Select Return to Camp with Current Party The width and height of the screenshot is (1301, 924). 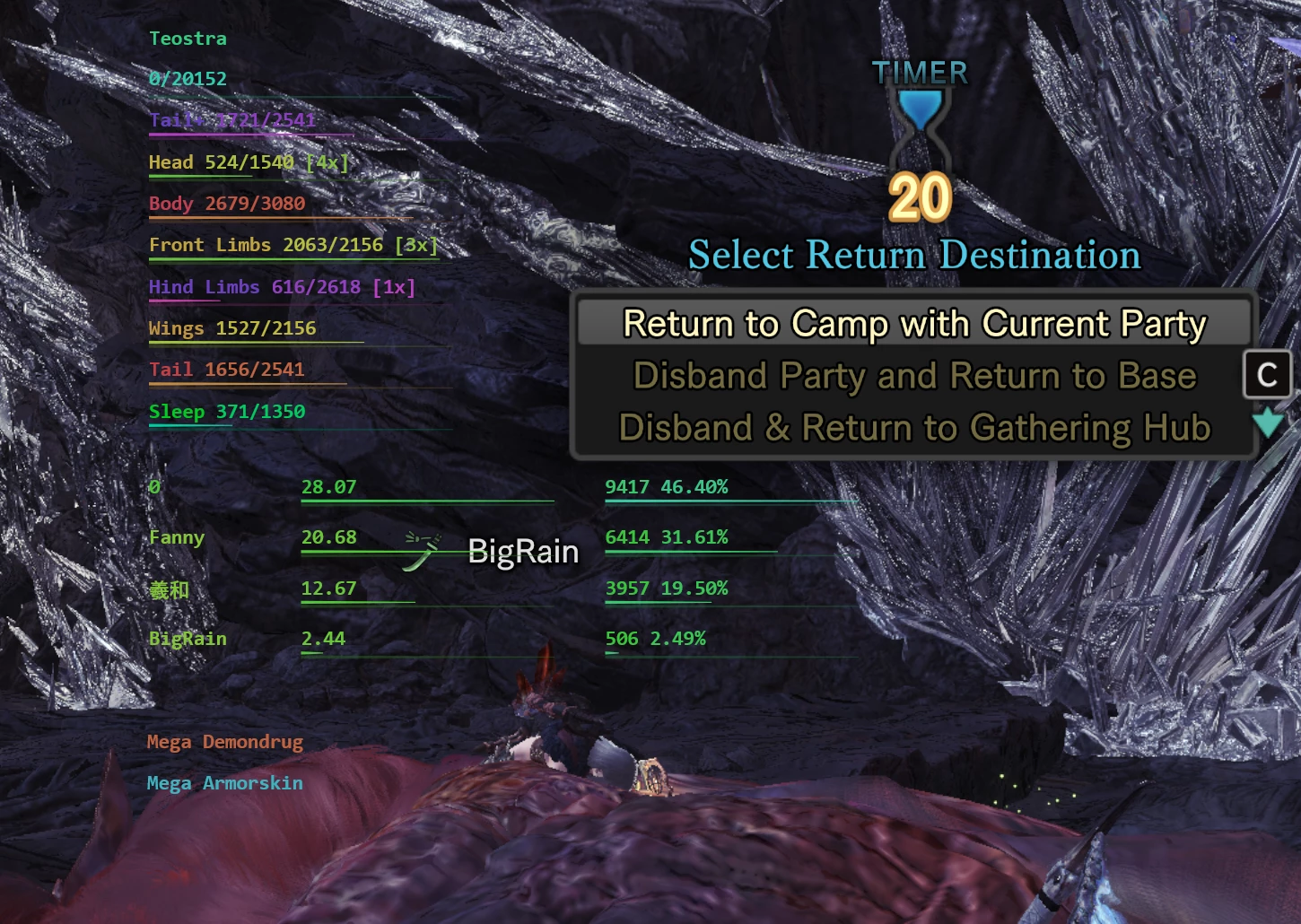(913, 324)
